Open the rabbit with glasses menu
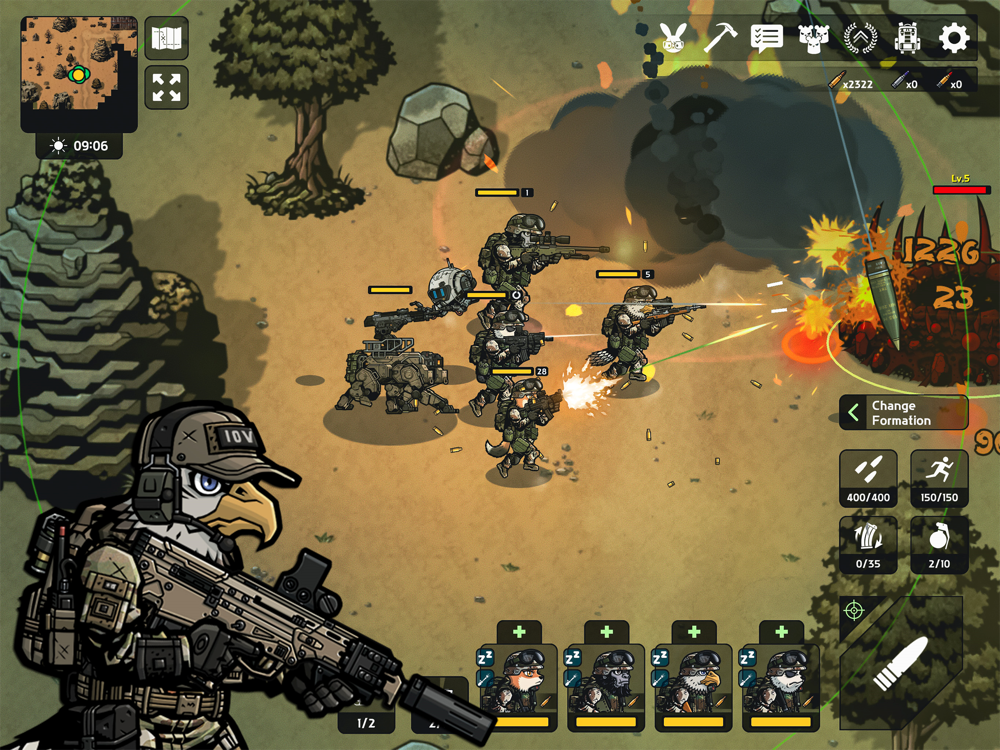The image size is (1000, 750). 672,38
